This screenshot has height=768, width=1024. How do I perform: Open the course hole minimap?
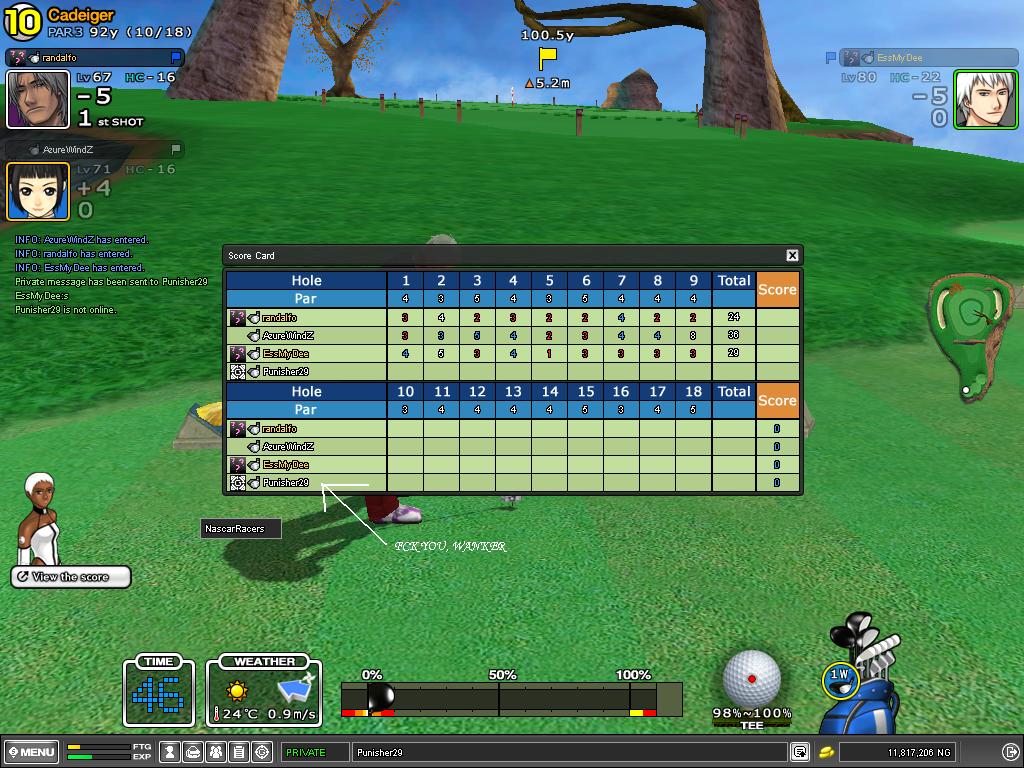[x=968, y=335]
